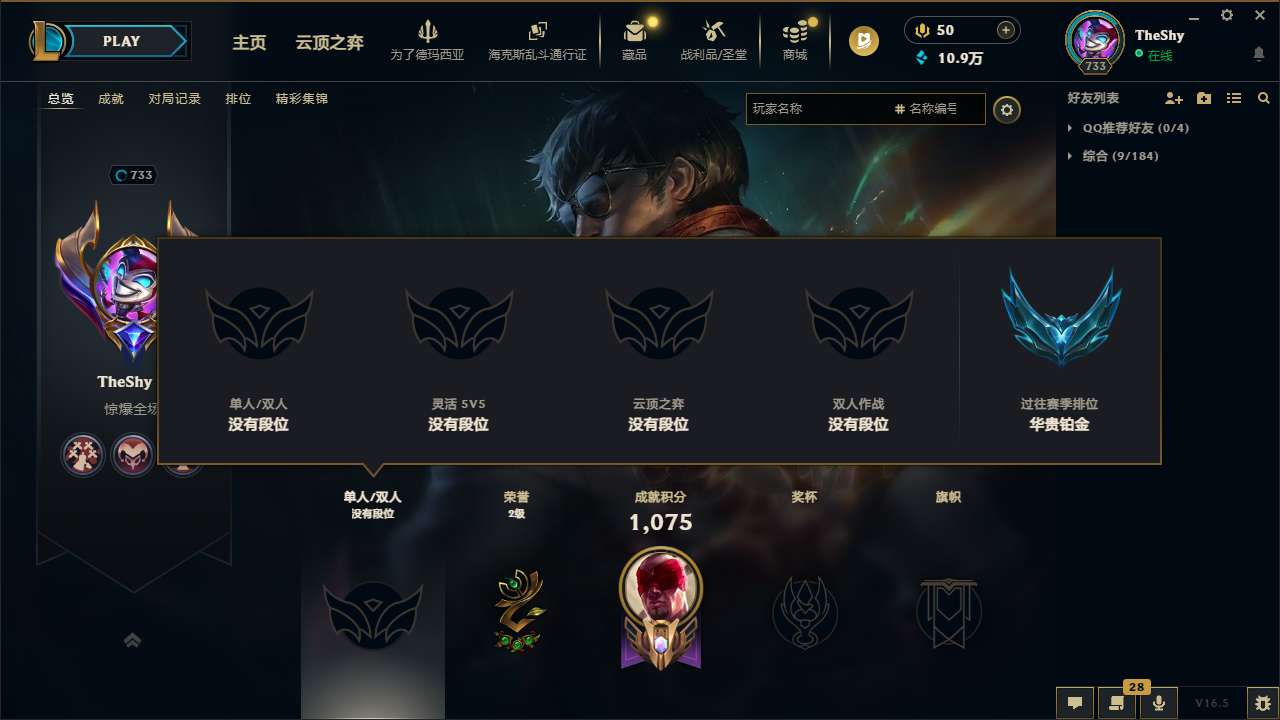This screenshot has height=720, width=1280.
Task: Click the add friend icon
Action: pyautogui.click(x=1173, y=98)
